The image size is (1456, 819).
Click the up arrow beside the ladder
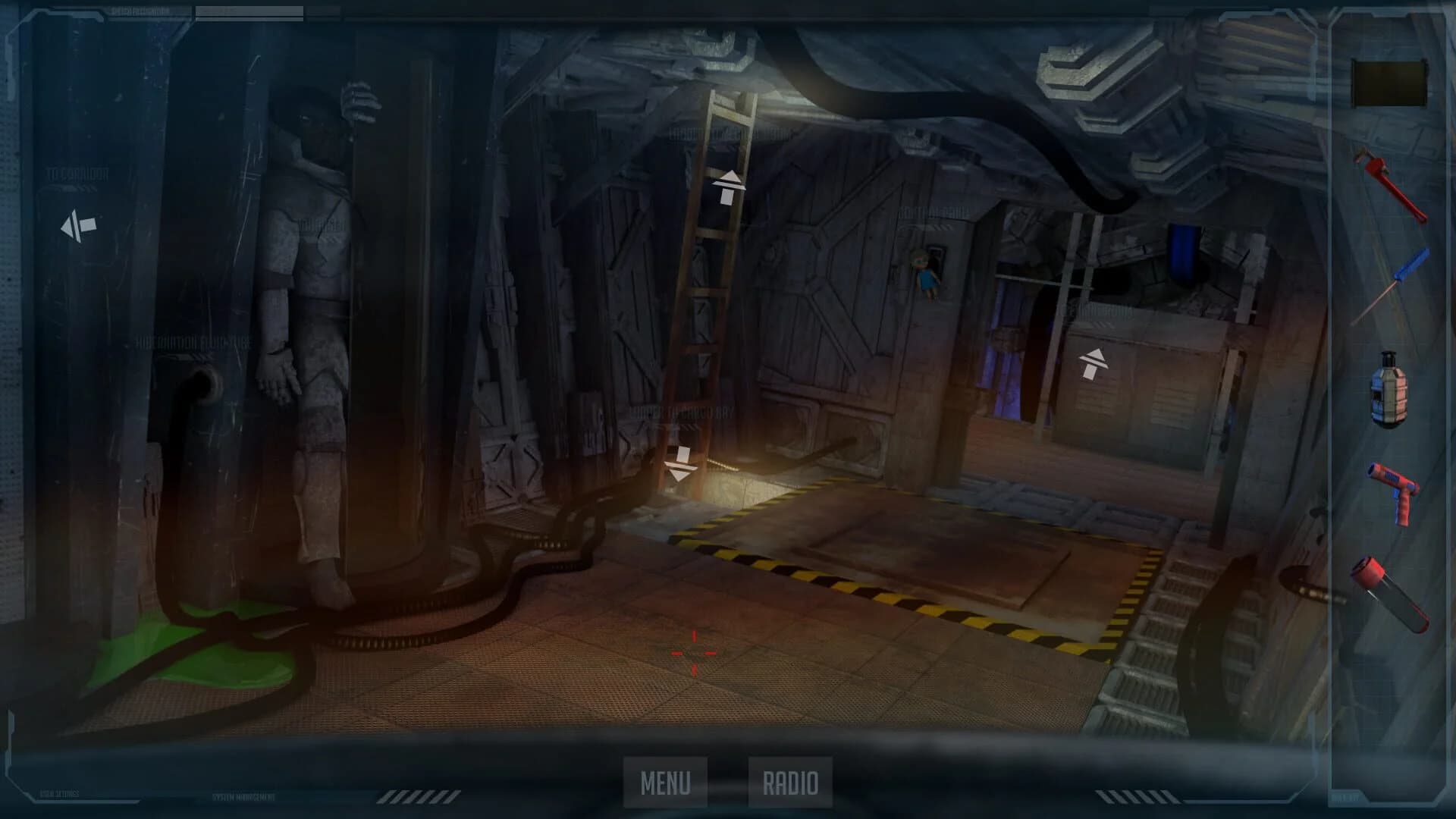728,186
